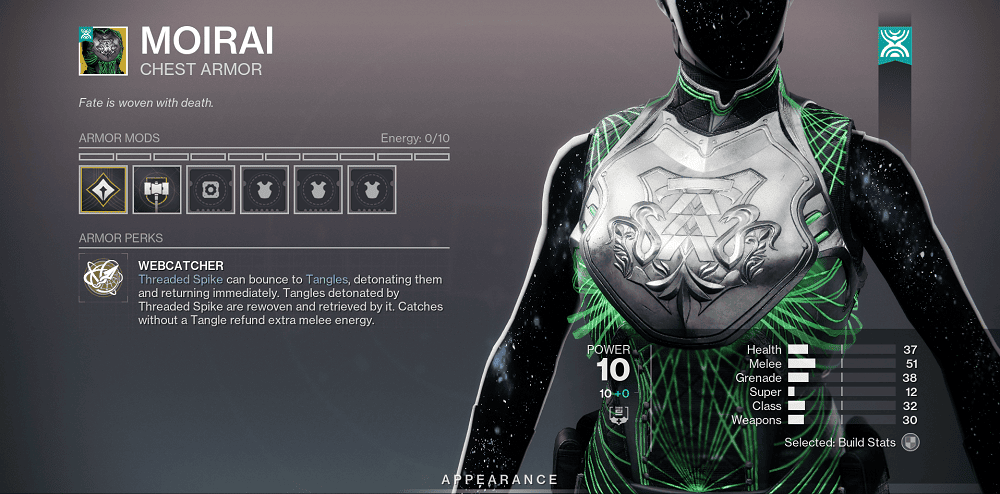The height and width of the screenshot is (494, 1000).
Task: Inspect the Webcatcher armor perk icon
Action: (x=103, y=279)
